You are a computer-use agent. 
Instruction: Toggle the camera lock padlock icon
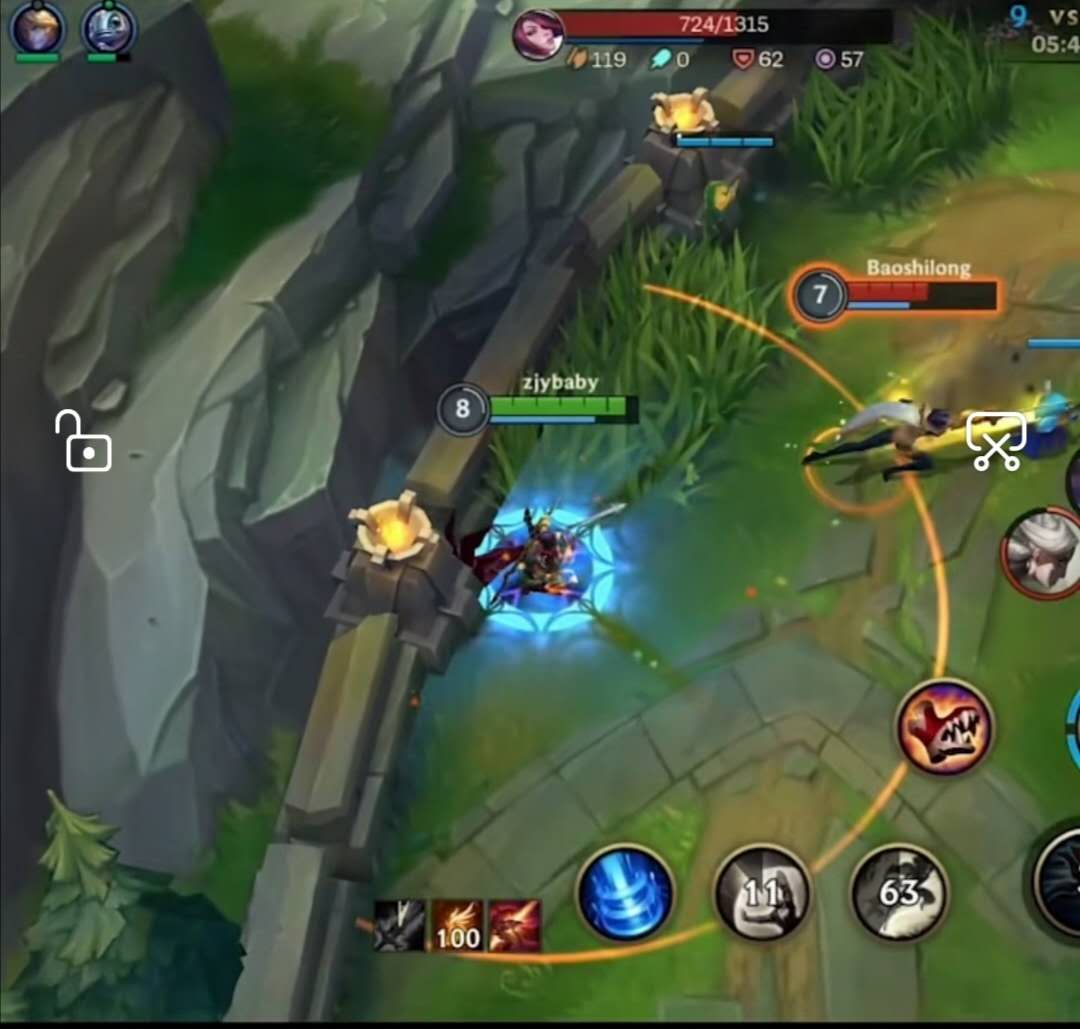pos(84,441)
